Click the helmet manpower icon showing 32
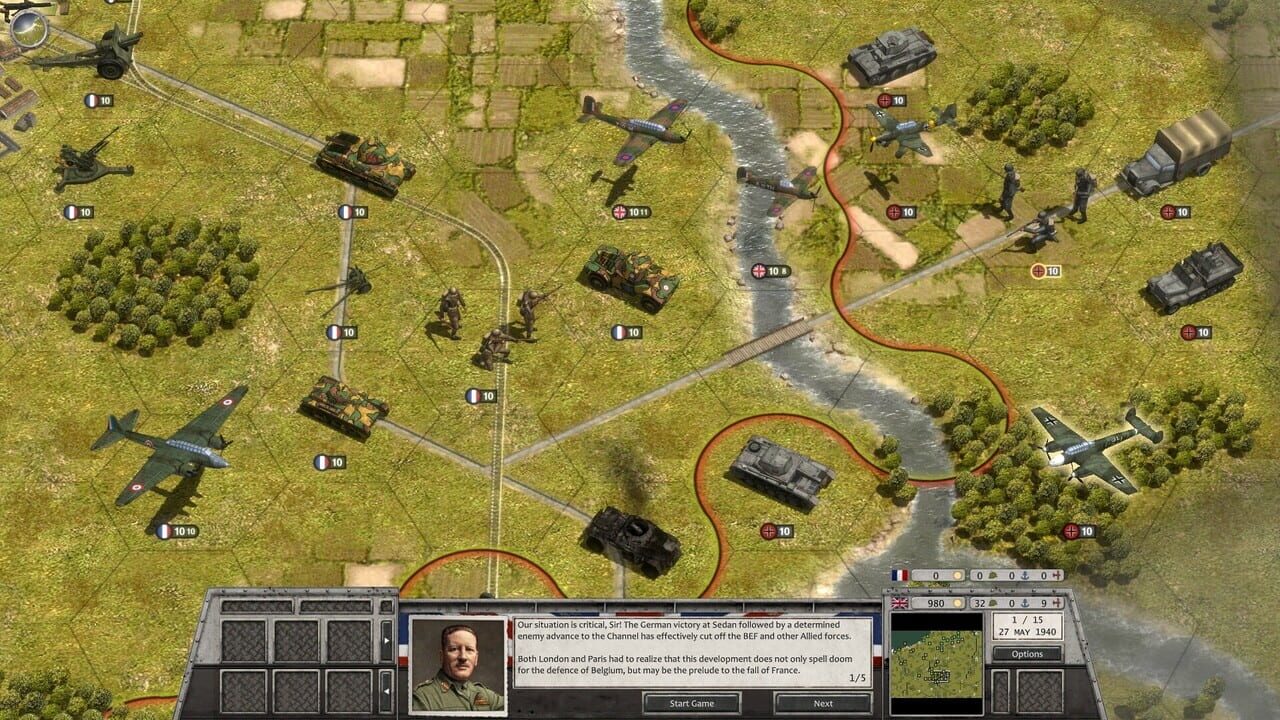 [x=992, y=603]
